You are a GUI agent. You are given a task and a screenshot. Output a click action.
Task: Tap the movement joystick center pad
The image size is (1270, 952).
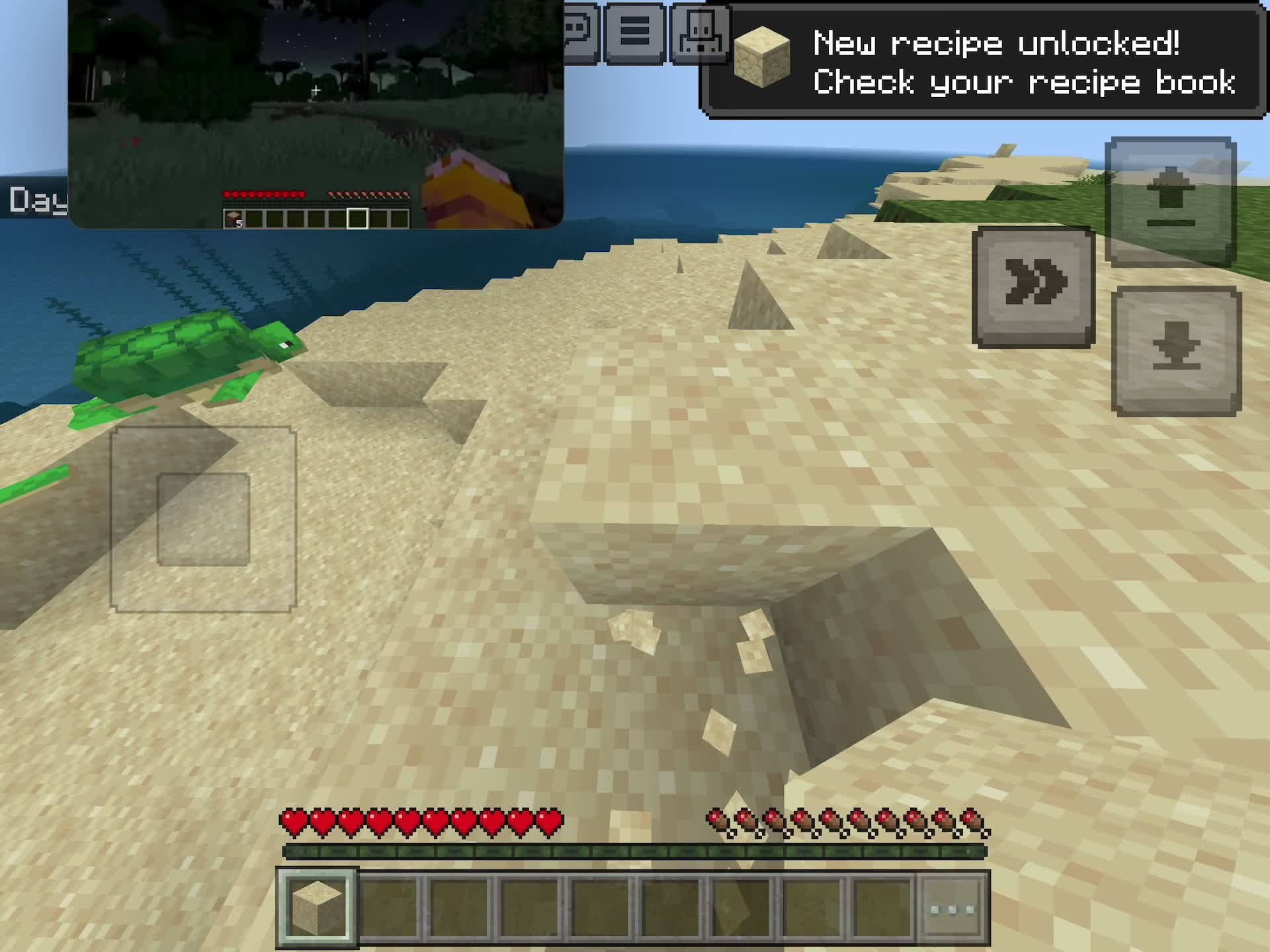(203, 519)
